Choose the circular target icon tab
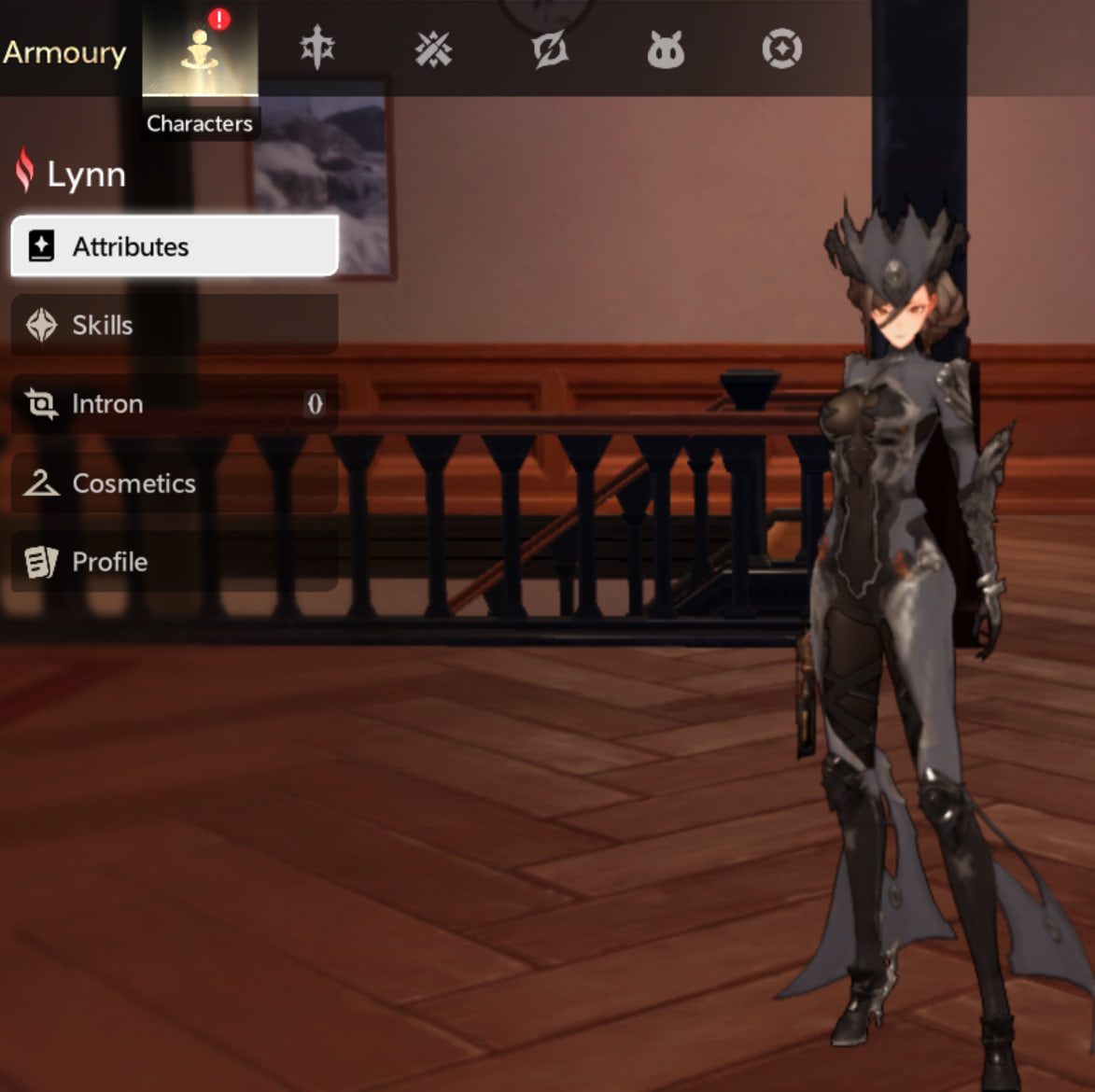This screenshot has width=1095, height=1092. point(781,49)
